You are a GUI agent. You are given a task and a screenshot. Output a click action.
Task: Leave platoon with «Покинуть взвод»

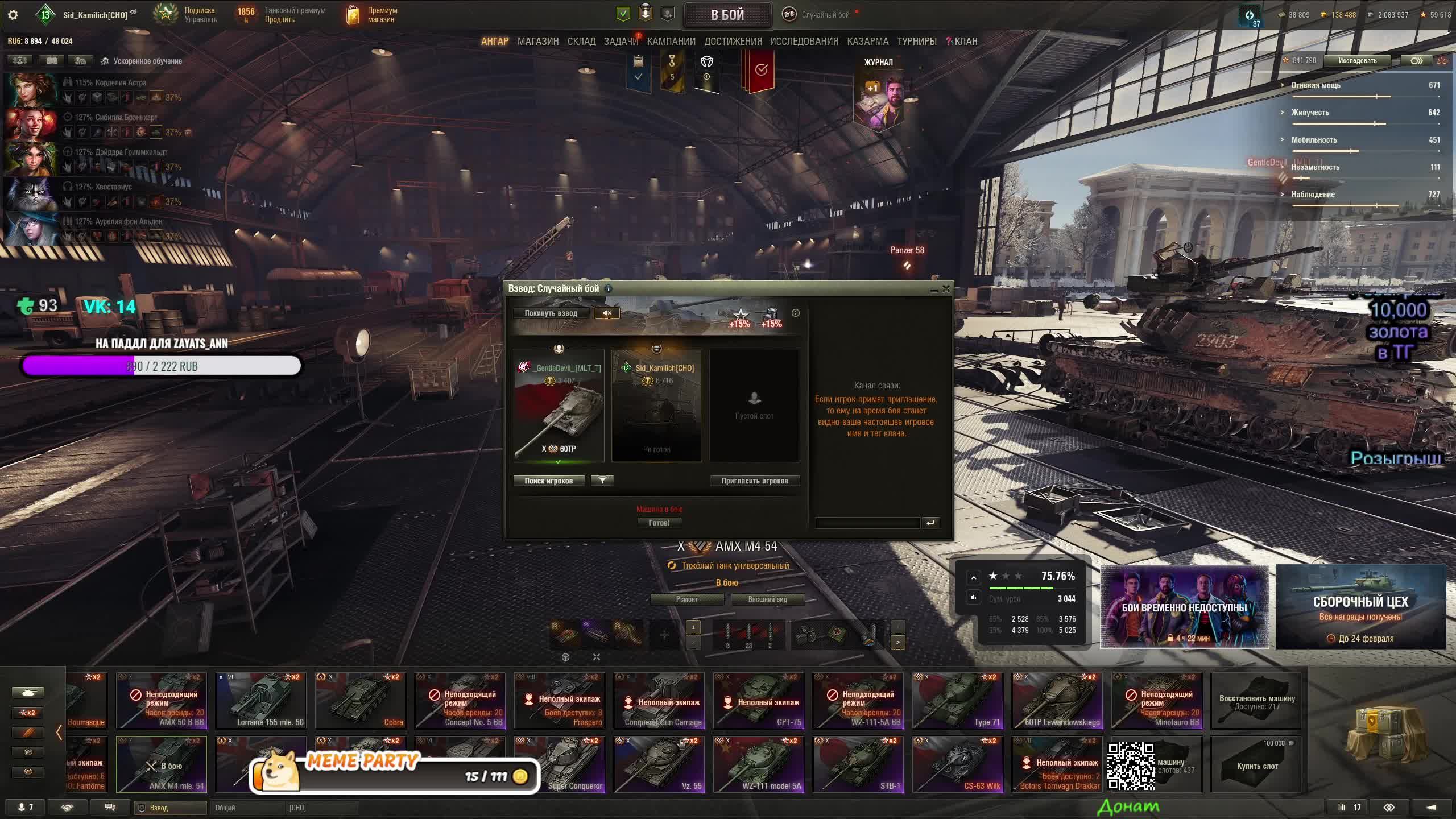click(551, 313)
